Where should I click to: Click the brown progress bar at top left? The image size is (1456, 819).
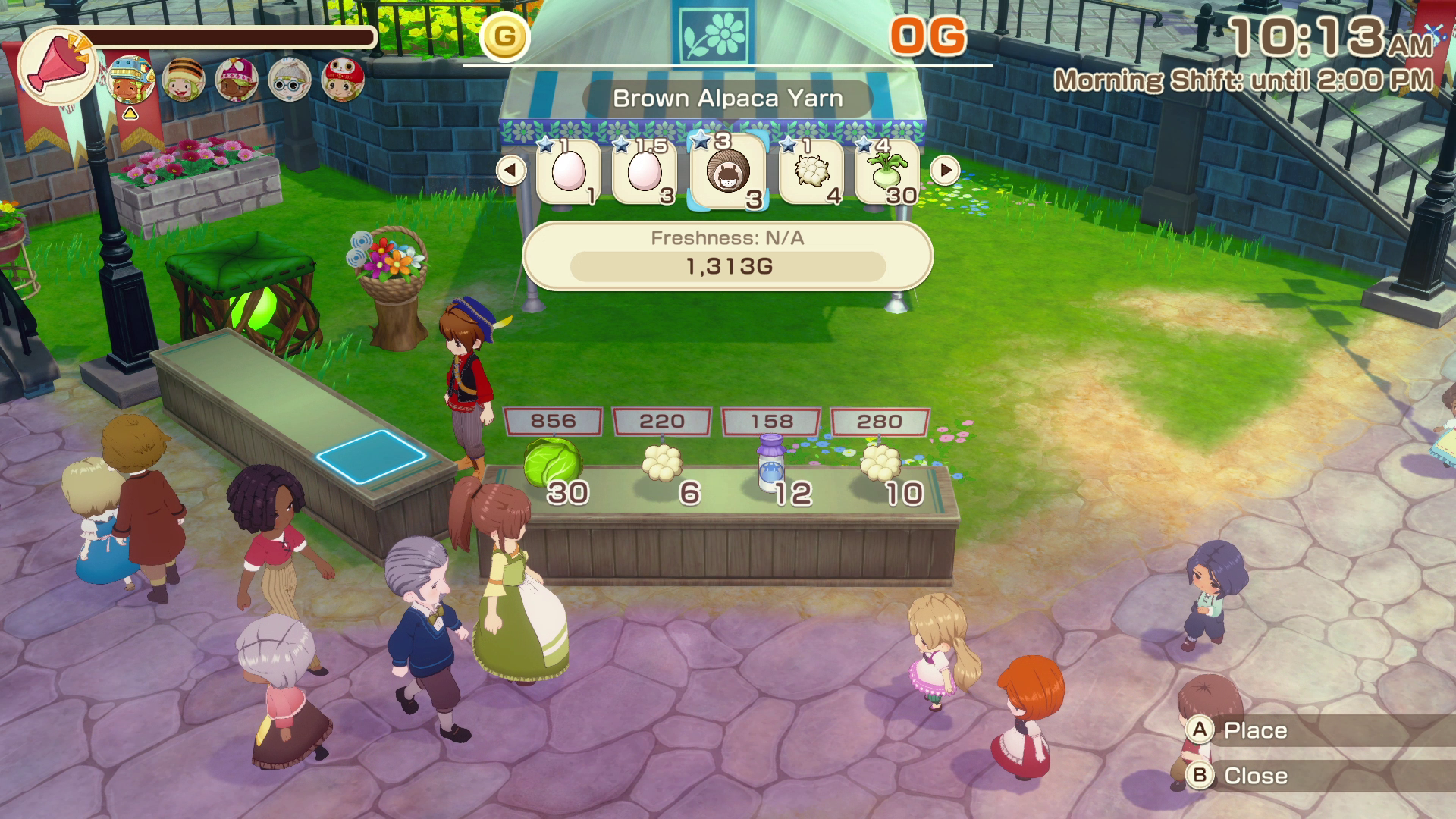227,36
